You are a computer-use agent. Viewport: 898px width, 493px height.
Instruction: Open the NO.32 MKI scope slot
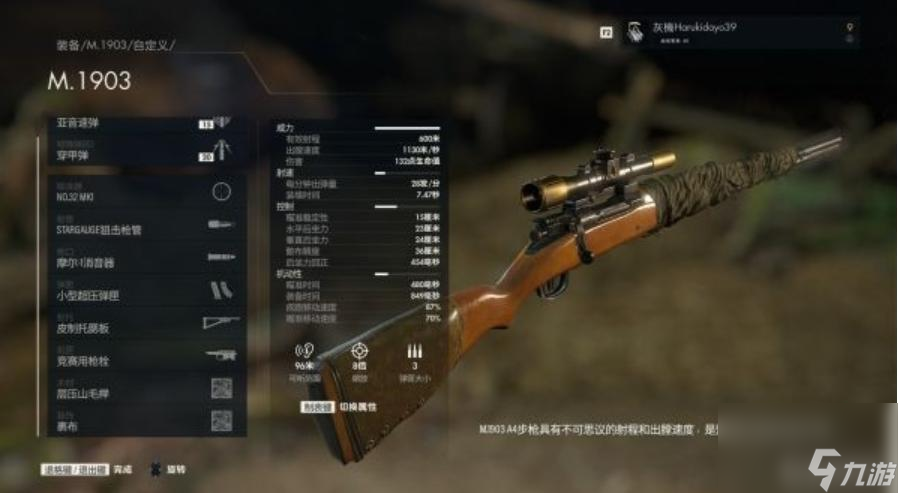point(145,191)
